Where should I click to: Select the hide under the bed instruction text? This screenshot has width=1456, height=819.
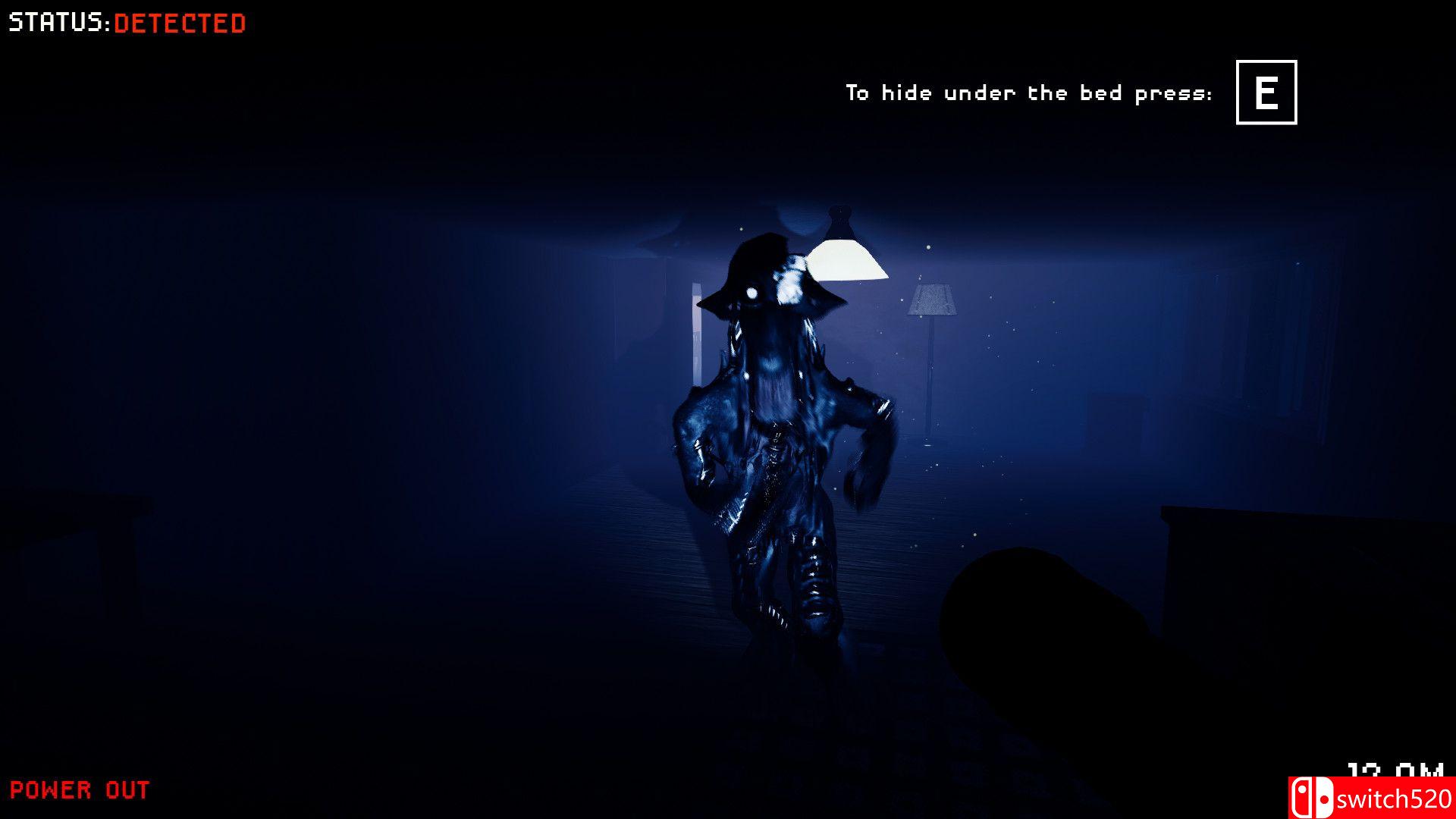pos(1031,93)
